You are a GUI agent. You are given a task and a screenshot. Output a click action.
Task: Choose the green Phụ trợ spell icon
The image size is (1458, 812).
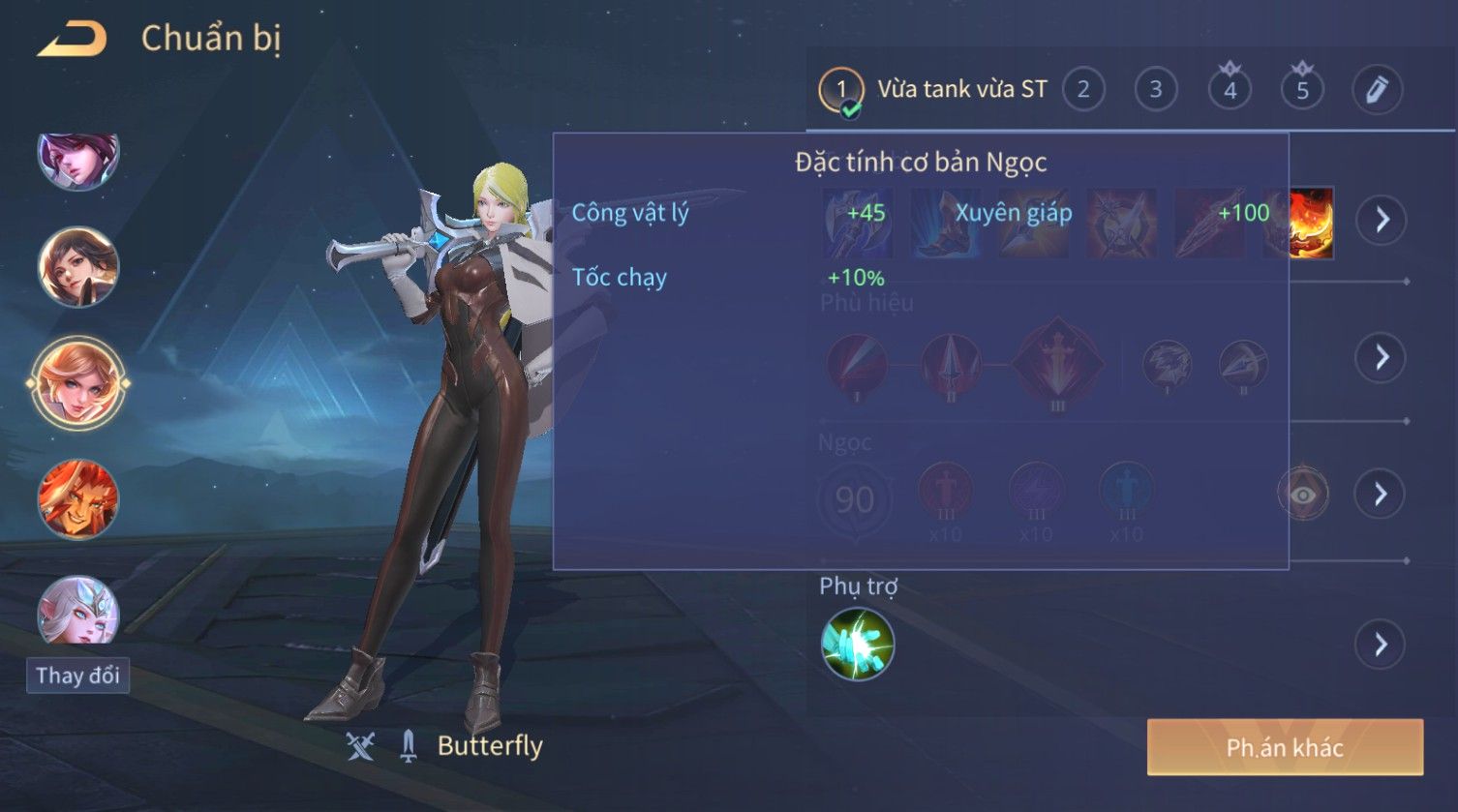coord(858,645)
